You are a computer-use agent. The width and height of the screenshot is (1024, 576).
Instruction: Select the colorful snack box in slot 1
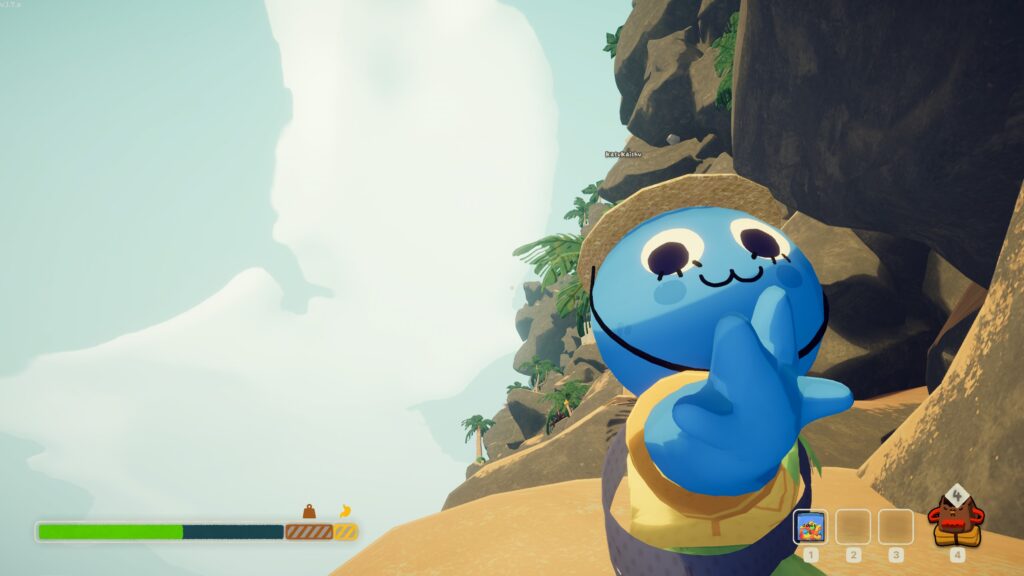point(810,526)
